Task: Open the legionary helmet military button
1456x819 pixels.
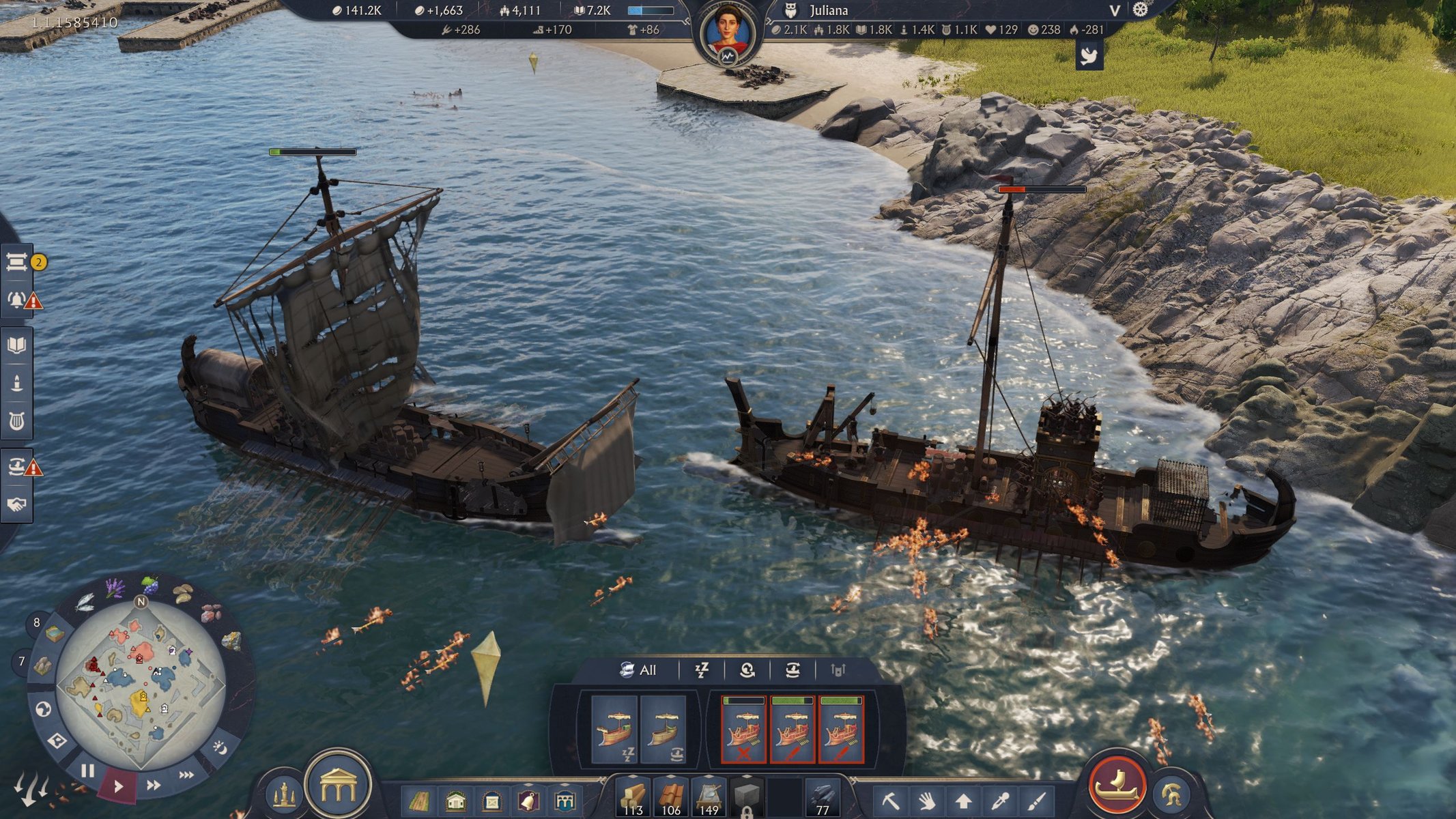Action: 1171,795
